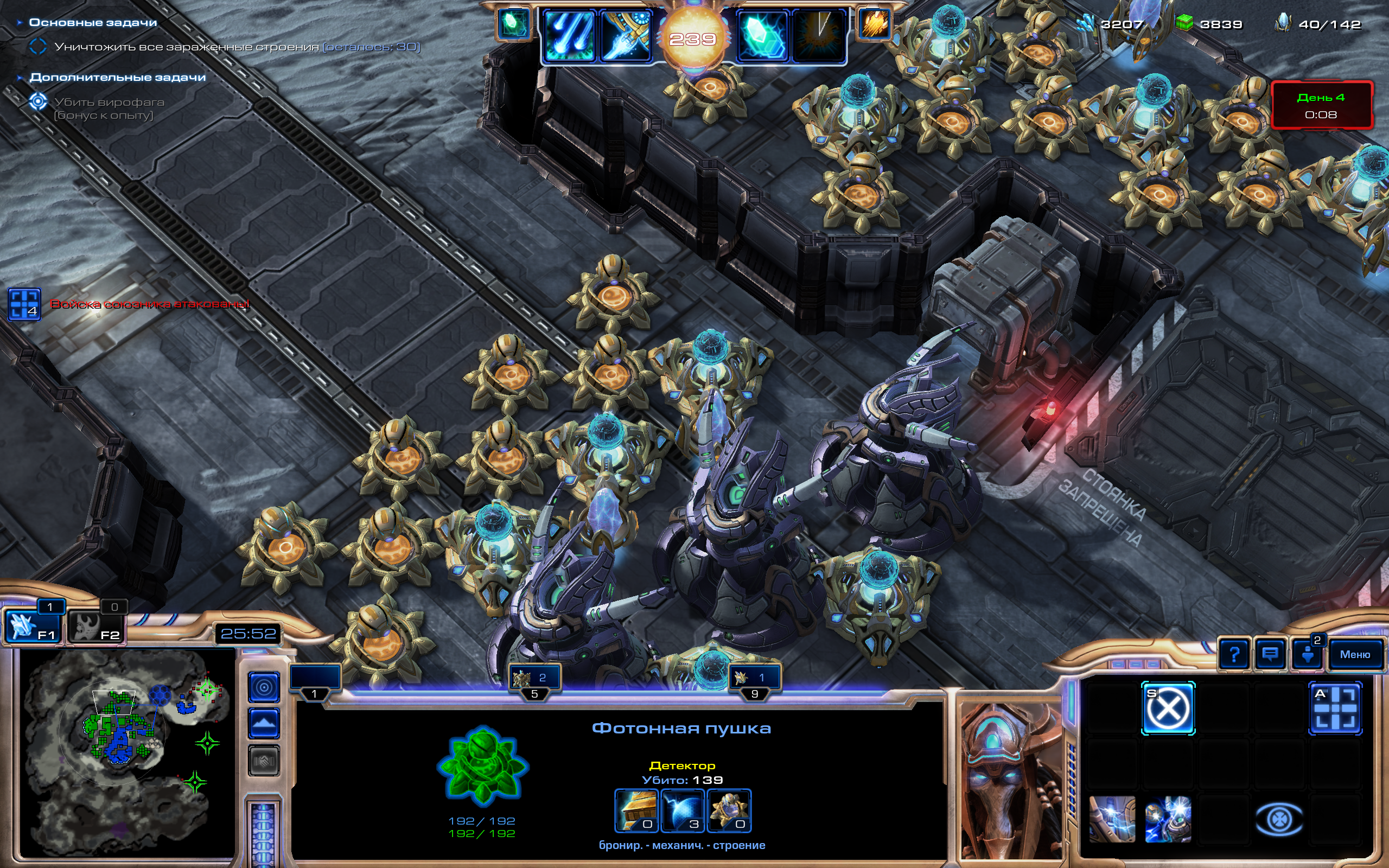Activate the Stop command icon
The height and width of the screenshot is (868, 1389).
[1168, 709]
